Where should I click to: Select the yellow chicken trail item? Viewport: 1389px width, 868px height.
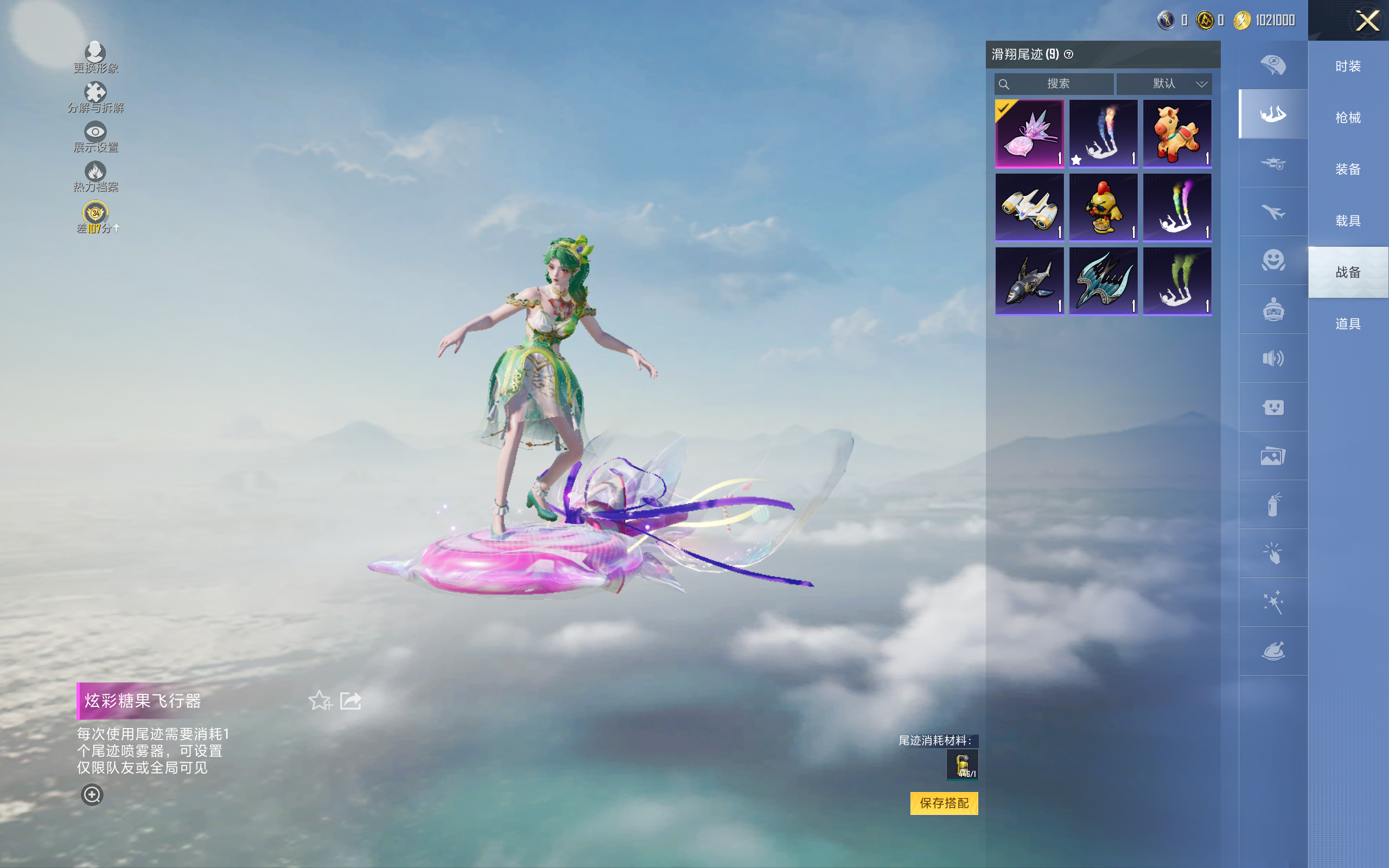coord(1103,207)
